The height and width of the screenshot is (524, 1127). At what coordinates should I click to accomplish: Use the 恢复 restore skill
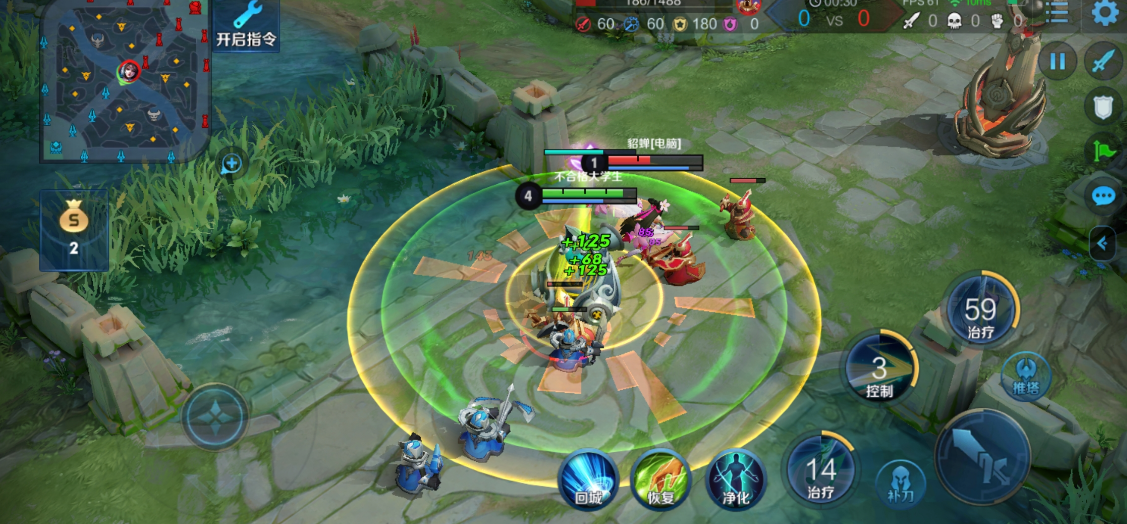(x=660, y=478)
